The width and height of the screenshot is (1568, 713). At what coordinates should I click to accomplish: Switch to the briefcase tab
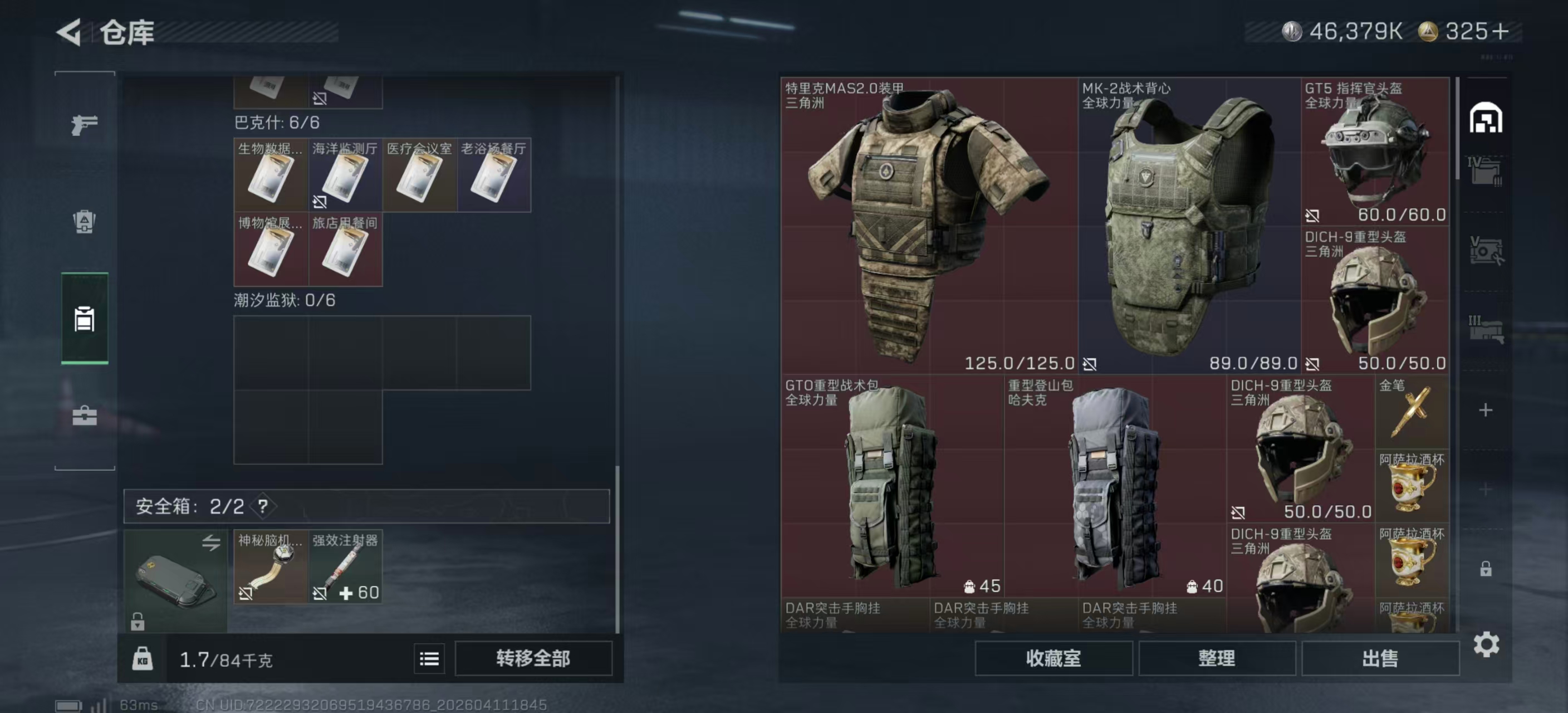84,415
